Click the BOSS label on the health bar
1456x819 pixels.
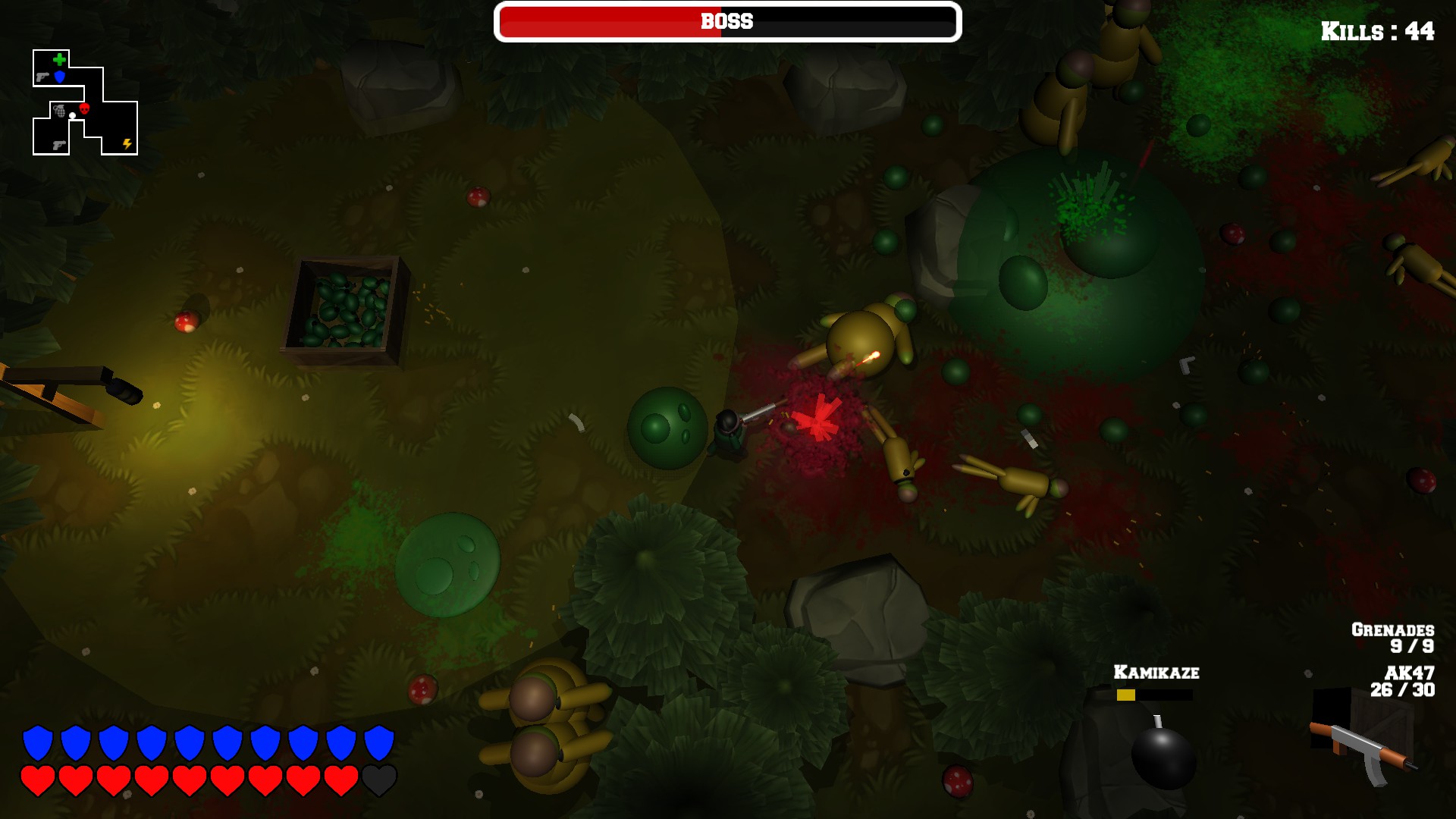726,22
